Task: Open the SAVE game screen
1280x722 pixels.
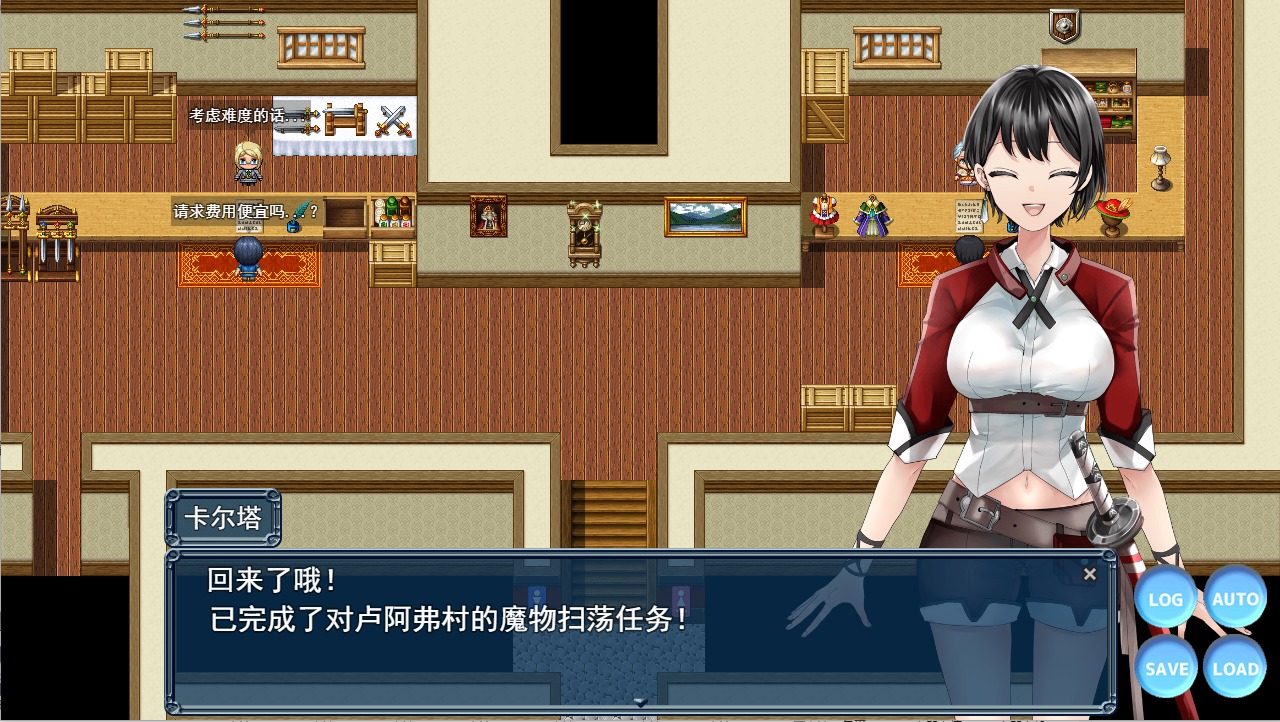Action: [1166, 668]
